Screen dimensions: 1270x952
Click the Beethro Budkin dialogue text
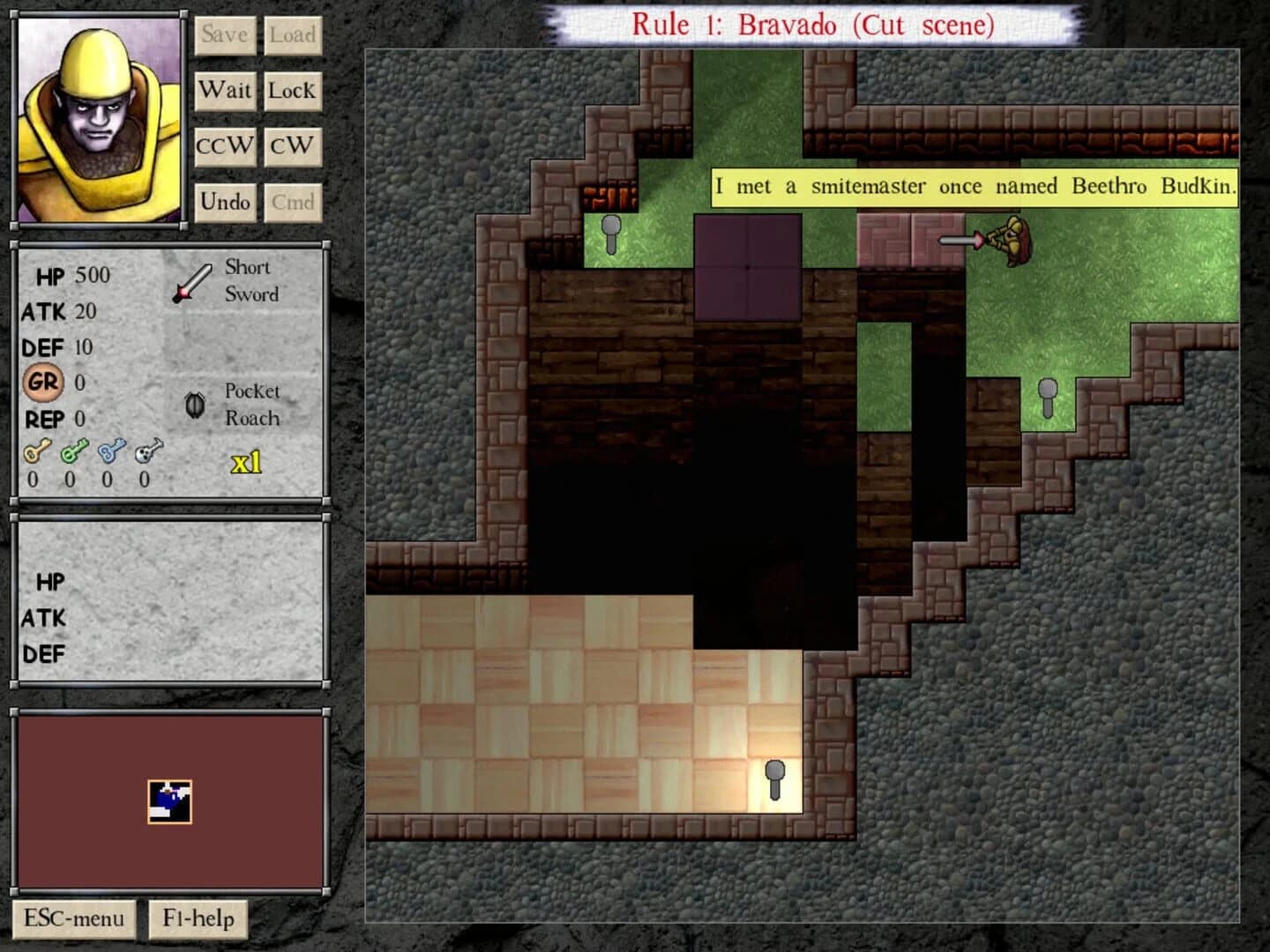pyautogui.click(x=974, y=187)
